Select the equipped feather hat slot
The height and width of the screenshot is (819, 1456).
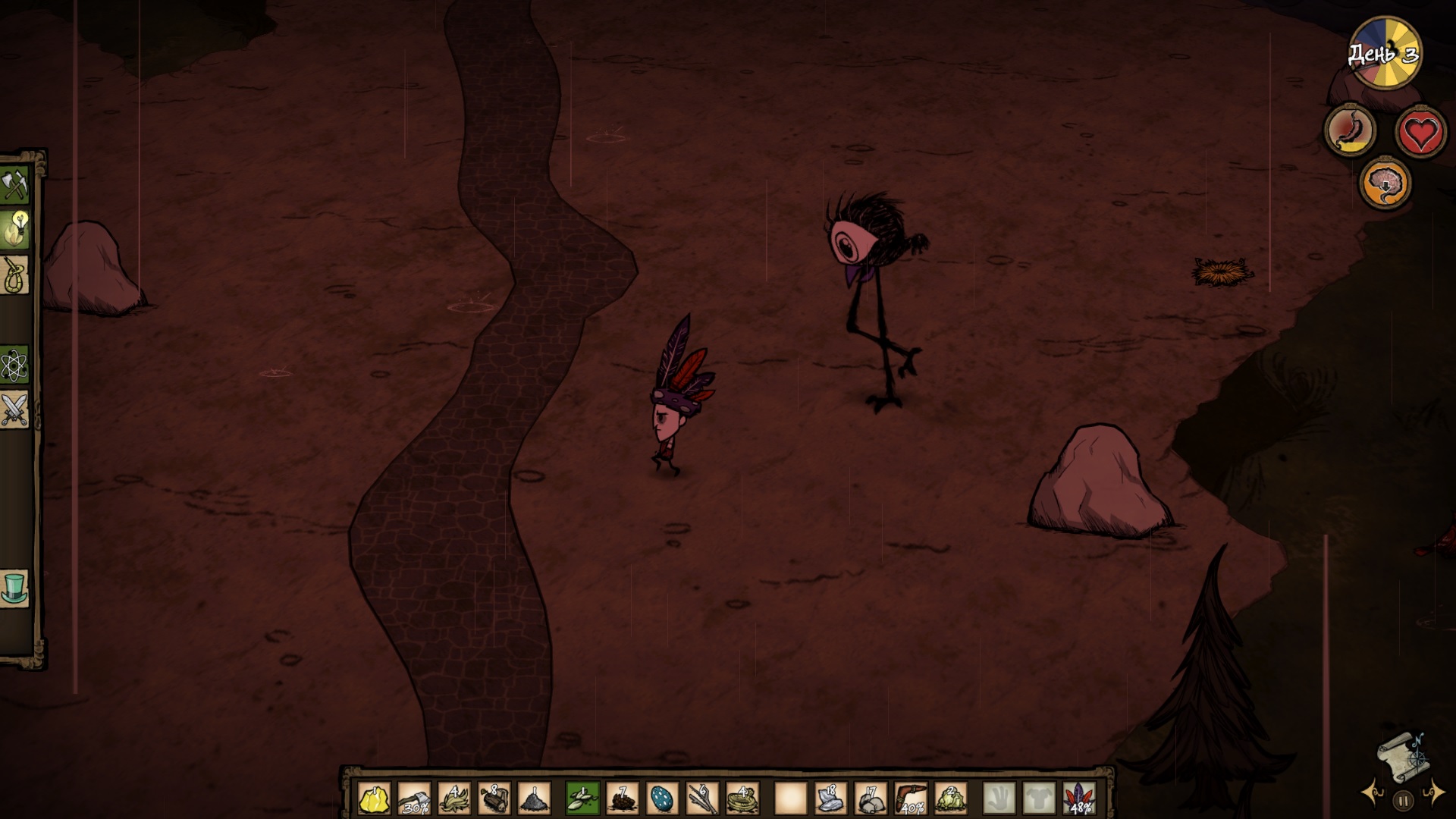click(x=1079, y=799)
